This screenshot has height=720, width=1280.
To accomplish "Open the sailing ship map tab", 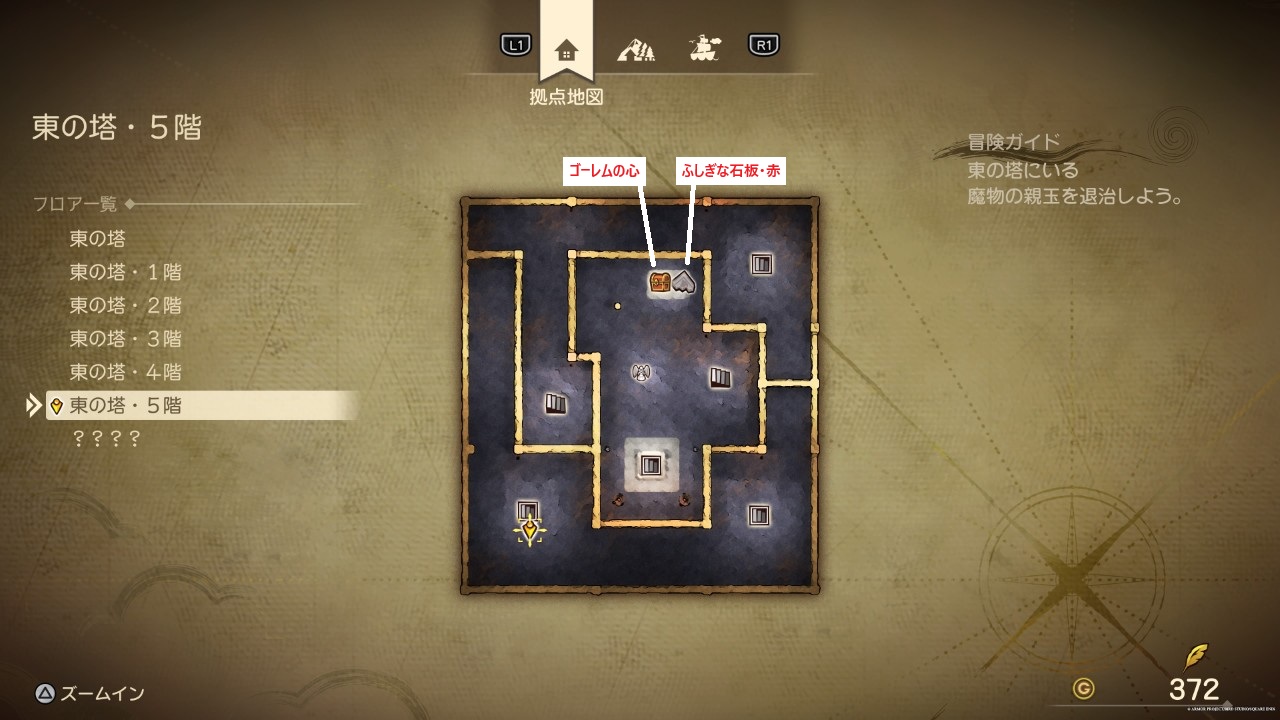I will 704,47.
